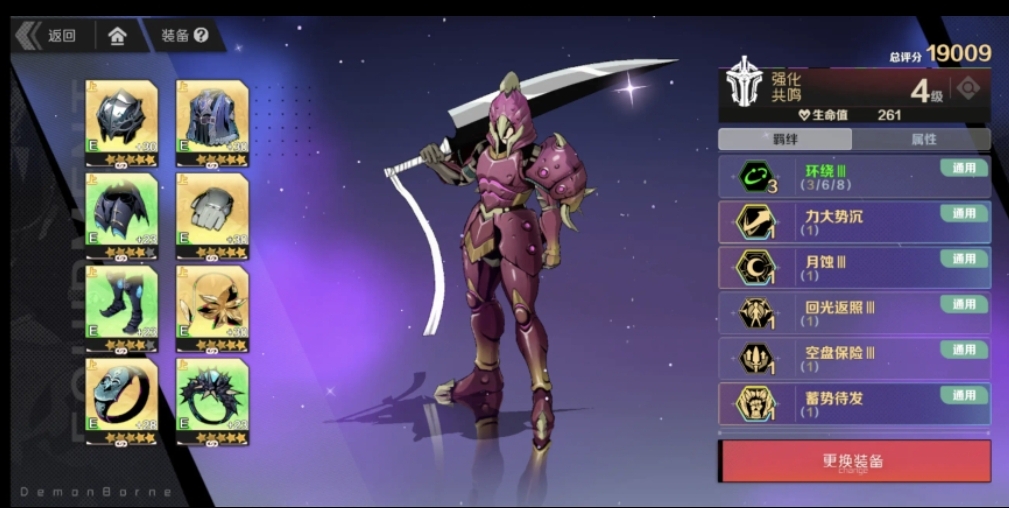The width and height of the screenshot is (1009, 508).
Task: Select the golden flower accessory slot
Action: (213, 306)
